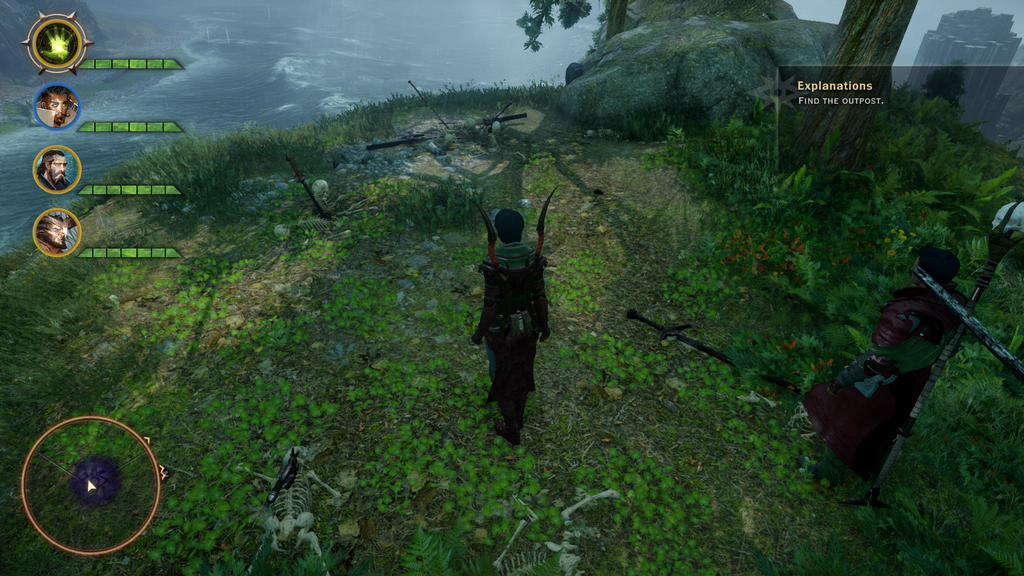Open the circular minimap
Viewport: 1024px width, 576px height.
(91, 485)
